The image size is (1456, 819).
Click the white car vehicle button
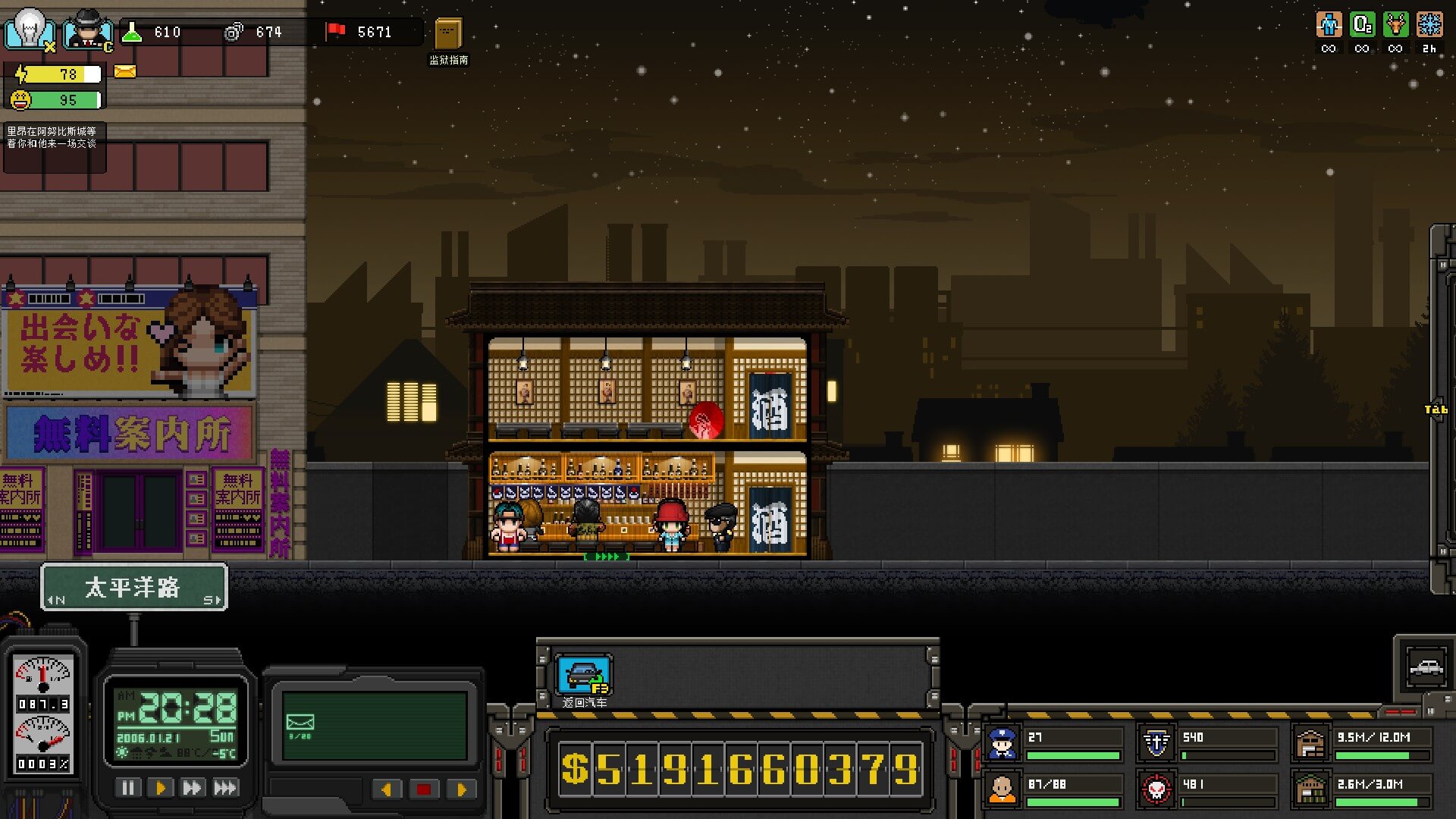pyautogui.click(x=1426, y=668)
